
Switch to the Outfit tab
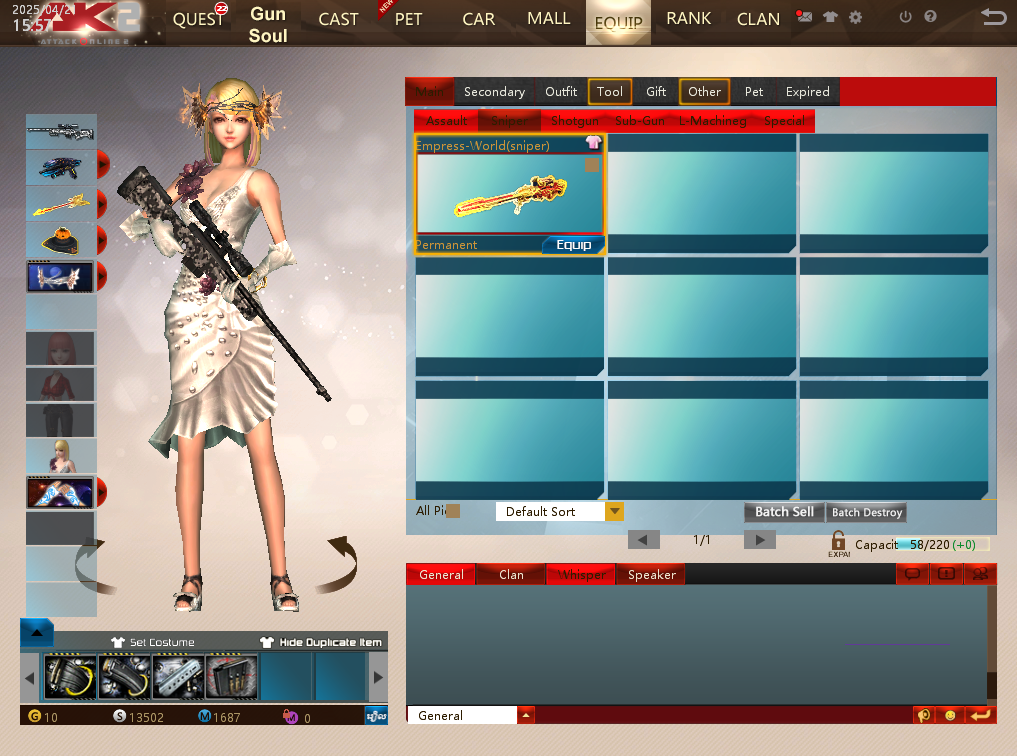(561, 92)
